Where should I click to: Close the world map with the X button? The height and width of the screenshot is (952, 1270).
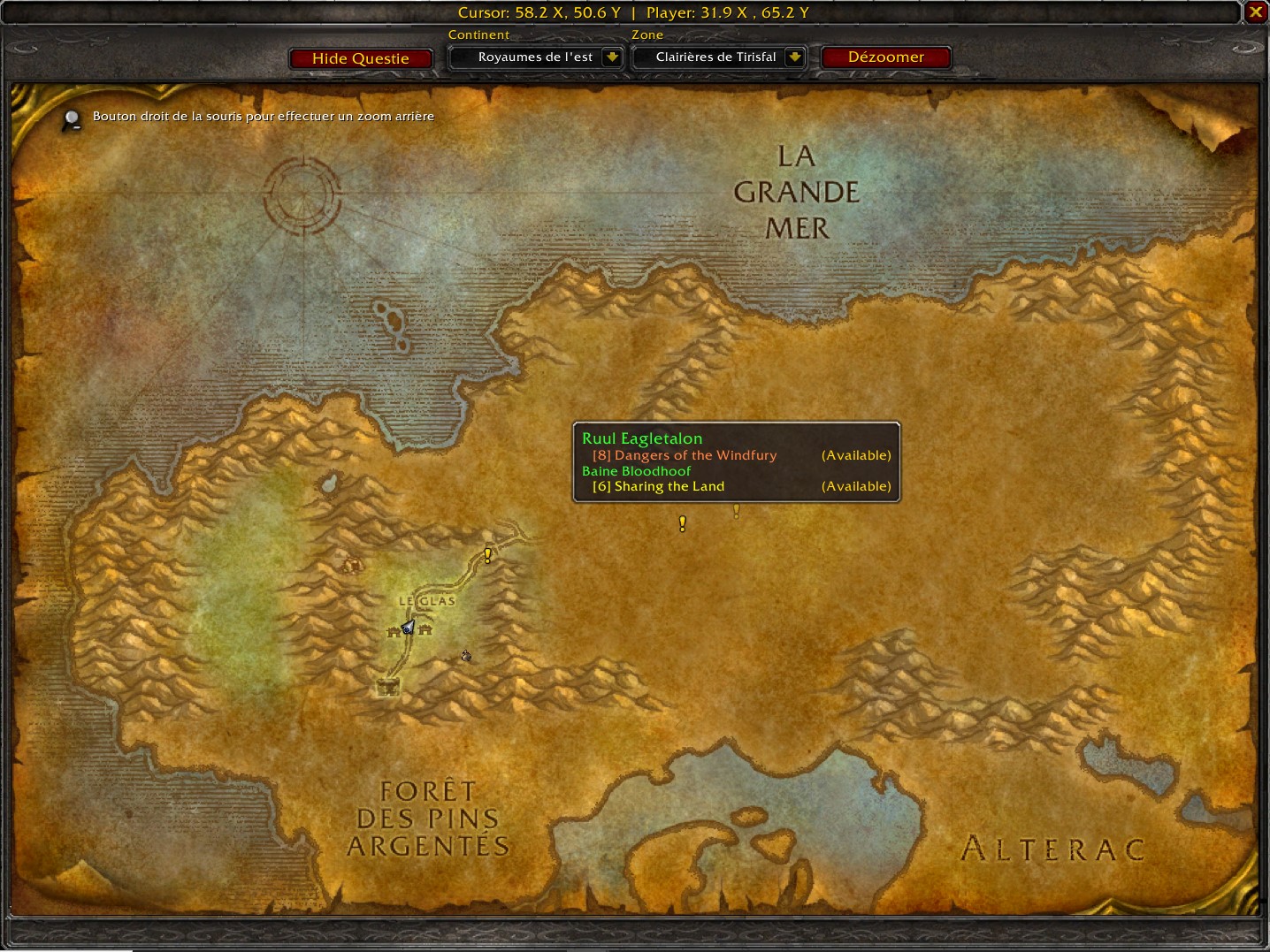(x=1255, y=11)
